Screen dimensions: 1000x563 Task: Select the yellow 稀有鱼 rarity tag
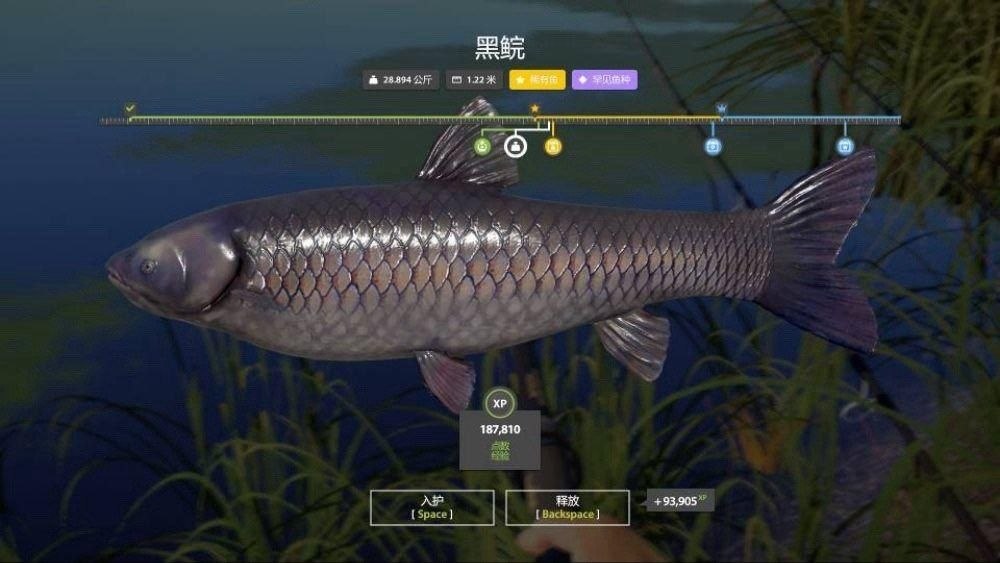point(538,80)
